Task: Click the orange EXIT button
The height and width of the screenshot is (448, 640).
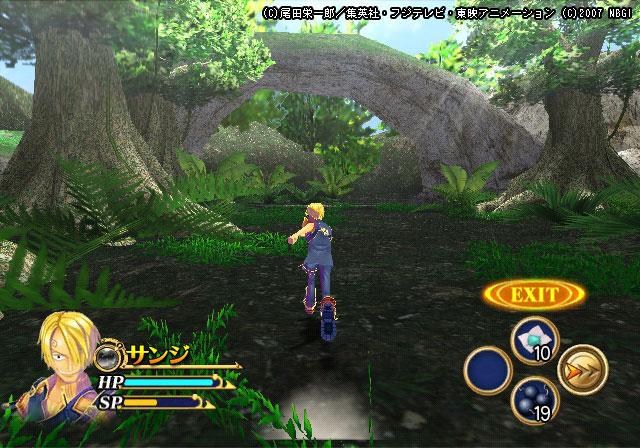Action: pos(534,295)
